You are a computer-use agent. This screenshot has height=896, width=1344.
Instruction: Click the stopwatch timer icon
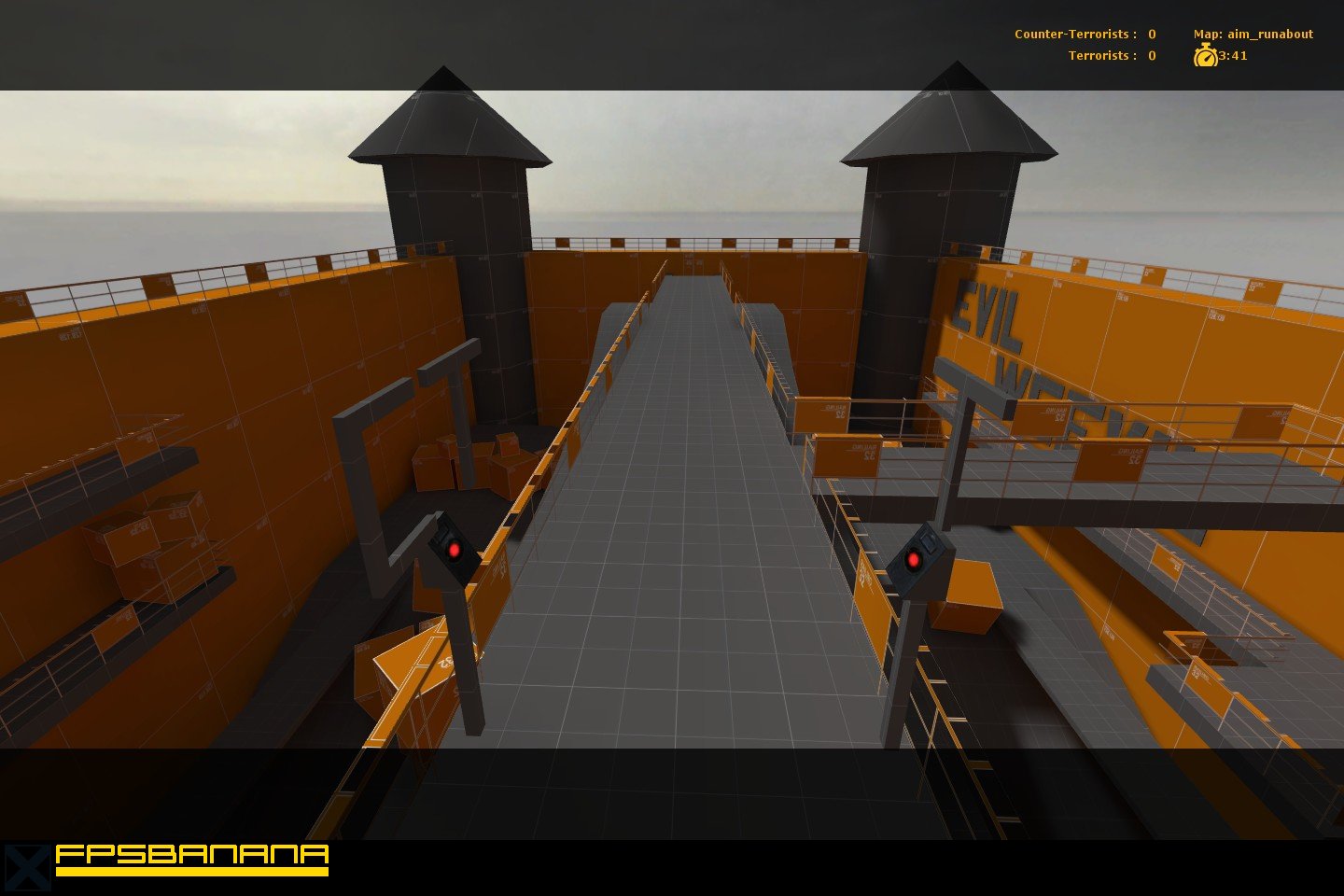(x=1205, y=56)
